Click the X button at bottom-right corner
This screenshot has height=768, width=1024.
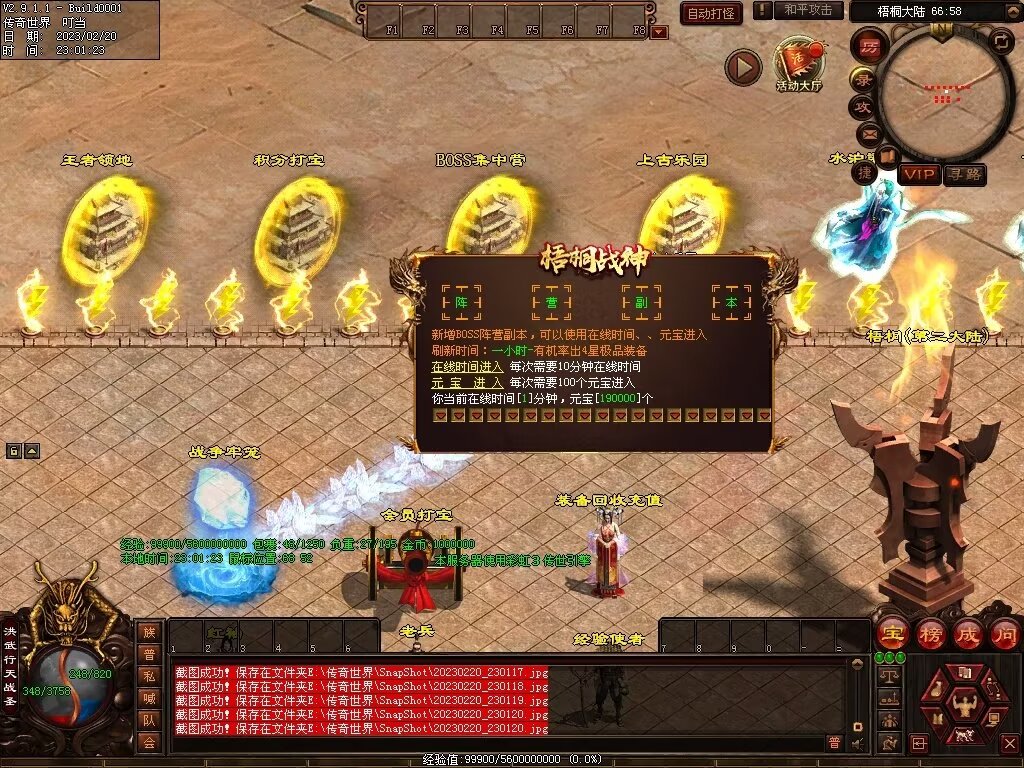(x=1009, y=743)
